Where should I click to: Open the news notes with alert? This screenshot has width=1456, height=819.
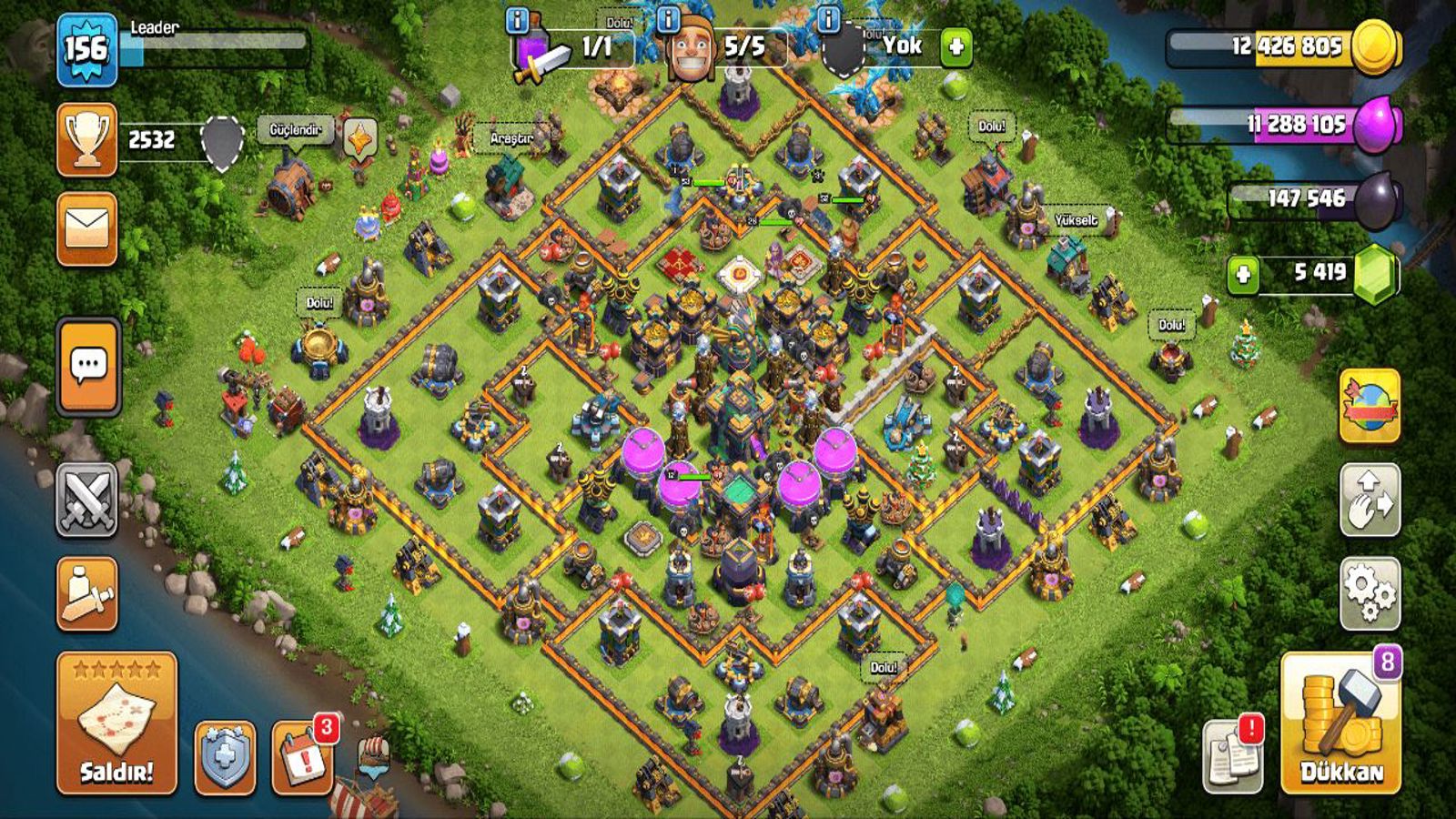click(1233, 756)
